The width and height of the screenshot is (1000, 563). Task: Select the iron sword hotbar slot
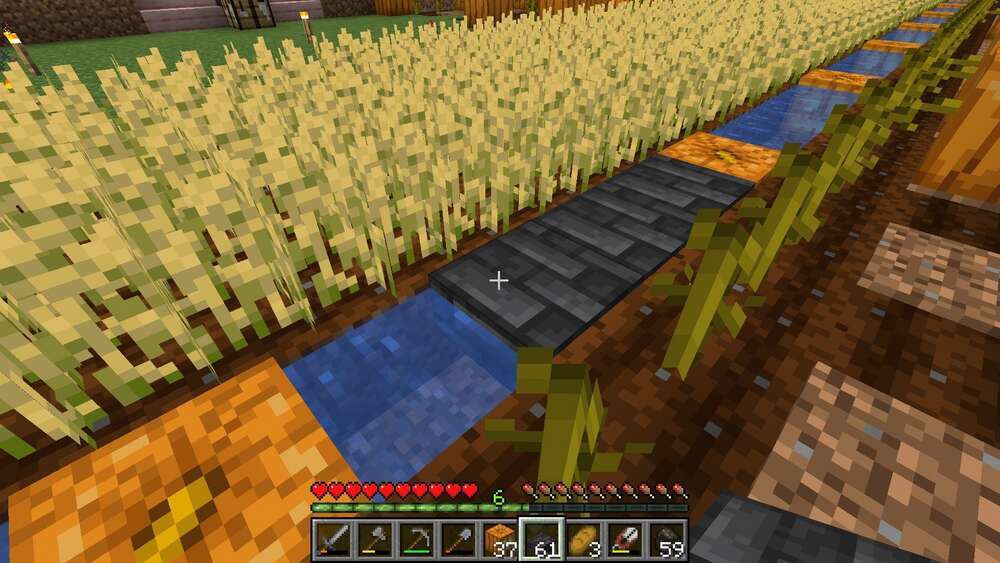click(x=332, y=539)
